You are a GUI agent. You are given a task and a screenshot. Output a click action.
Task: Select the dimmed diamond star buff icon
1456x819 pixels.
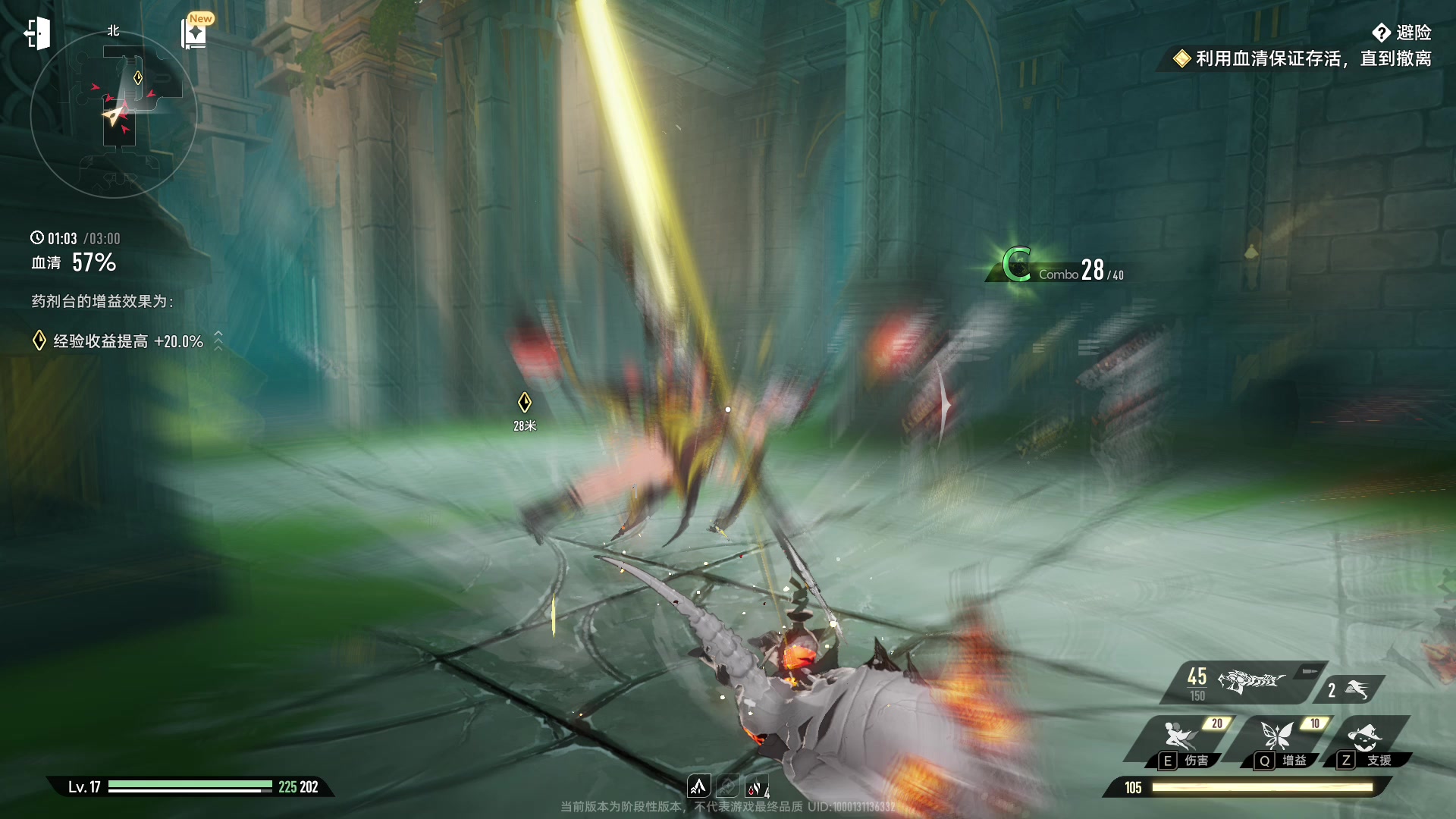tap(727, 786)
